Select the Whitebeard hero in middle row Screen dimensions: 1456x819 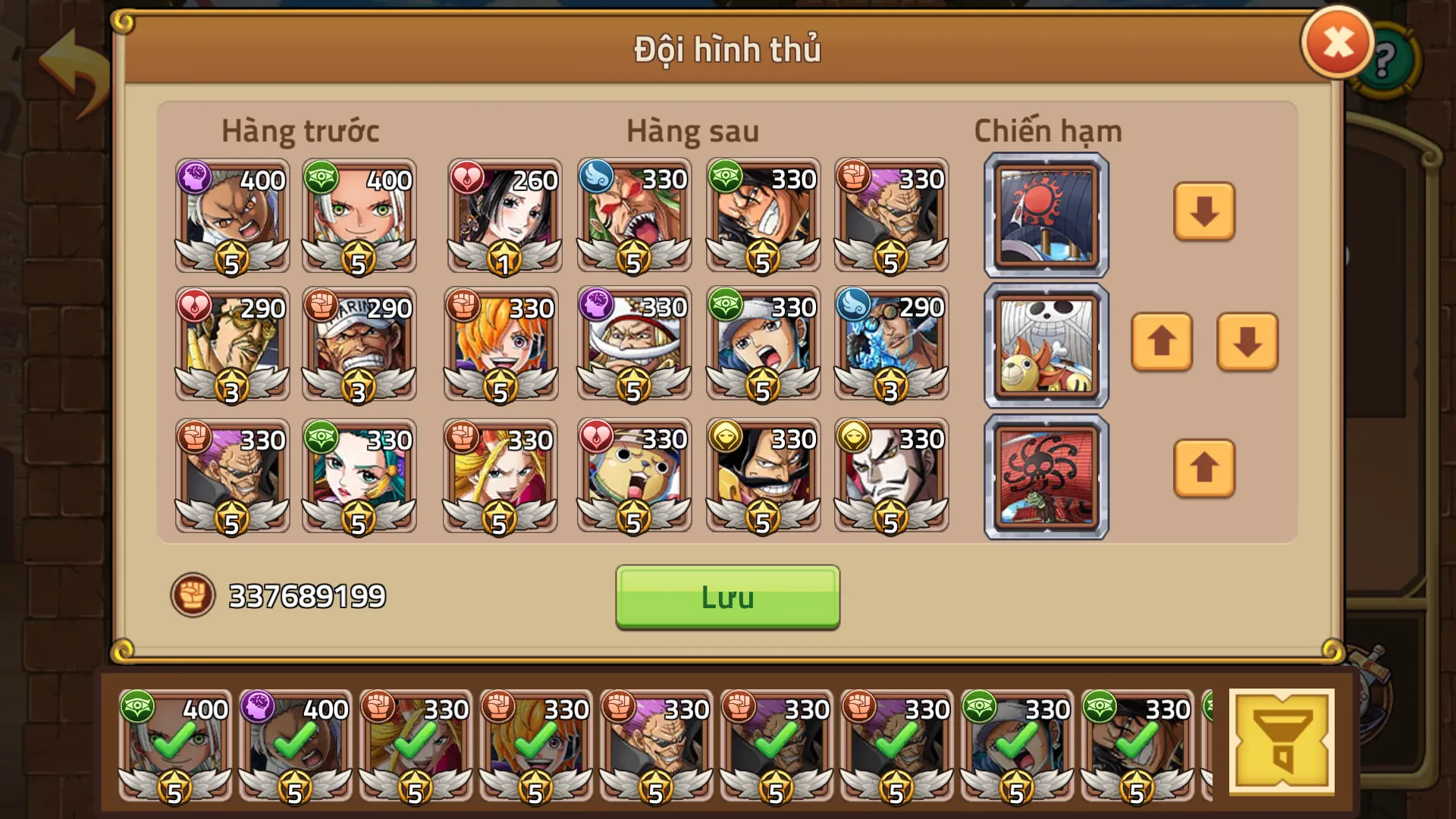[x=633, y=345]
